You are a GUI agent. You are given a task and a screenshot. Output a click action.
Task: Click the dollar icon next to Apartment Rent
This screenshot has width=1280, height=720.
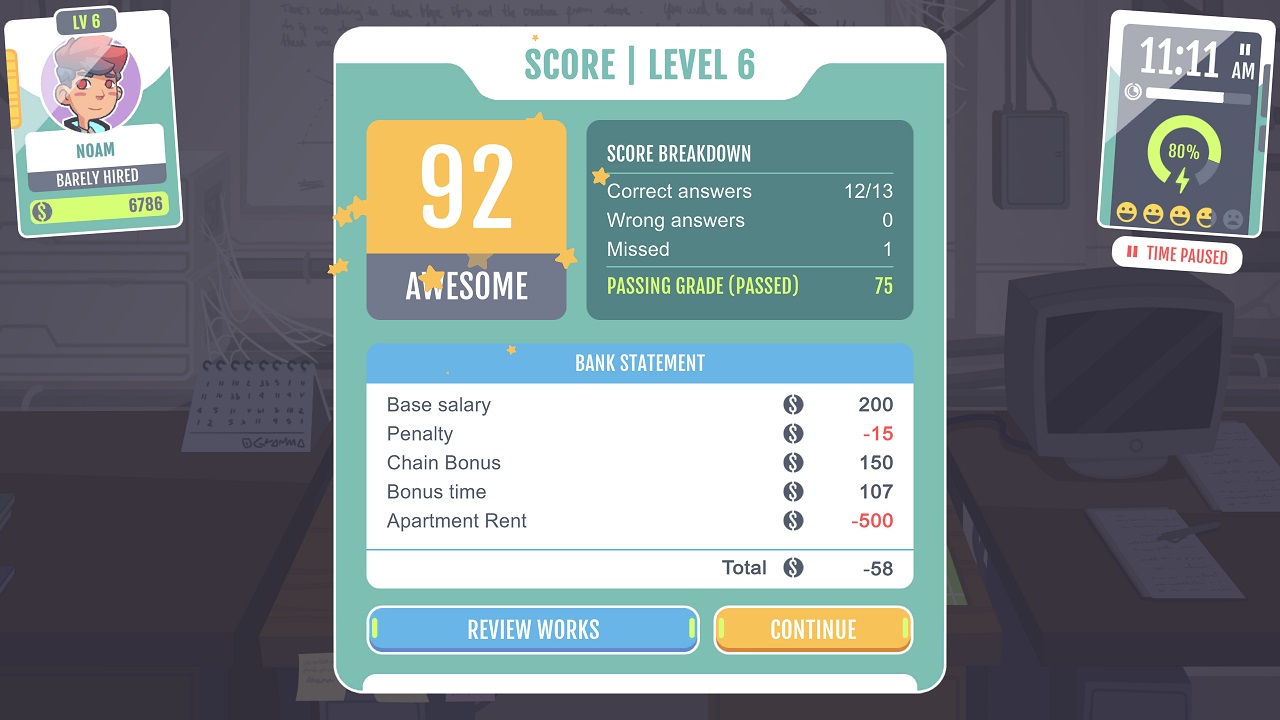(x=794, y=521)
